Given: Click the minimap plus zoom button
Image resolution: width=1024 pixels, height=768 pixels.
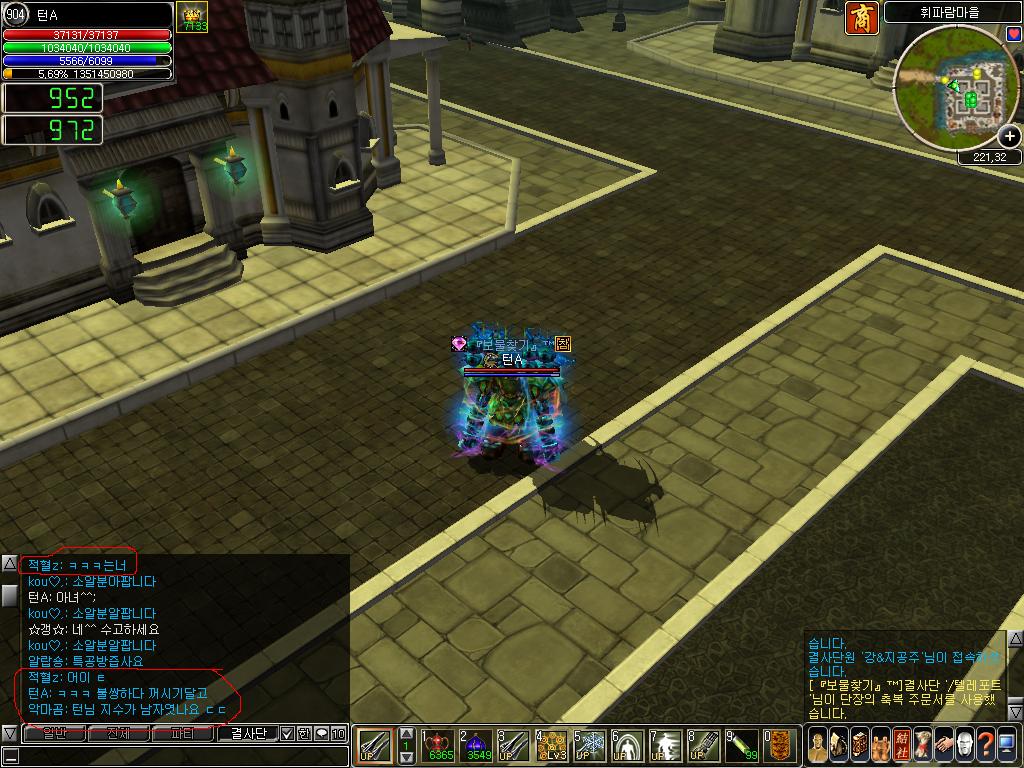Looking at the screenshot, I should [1009, 137].
